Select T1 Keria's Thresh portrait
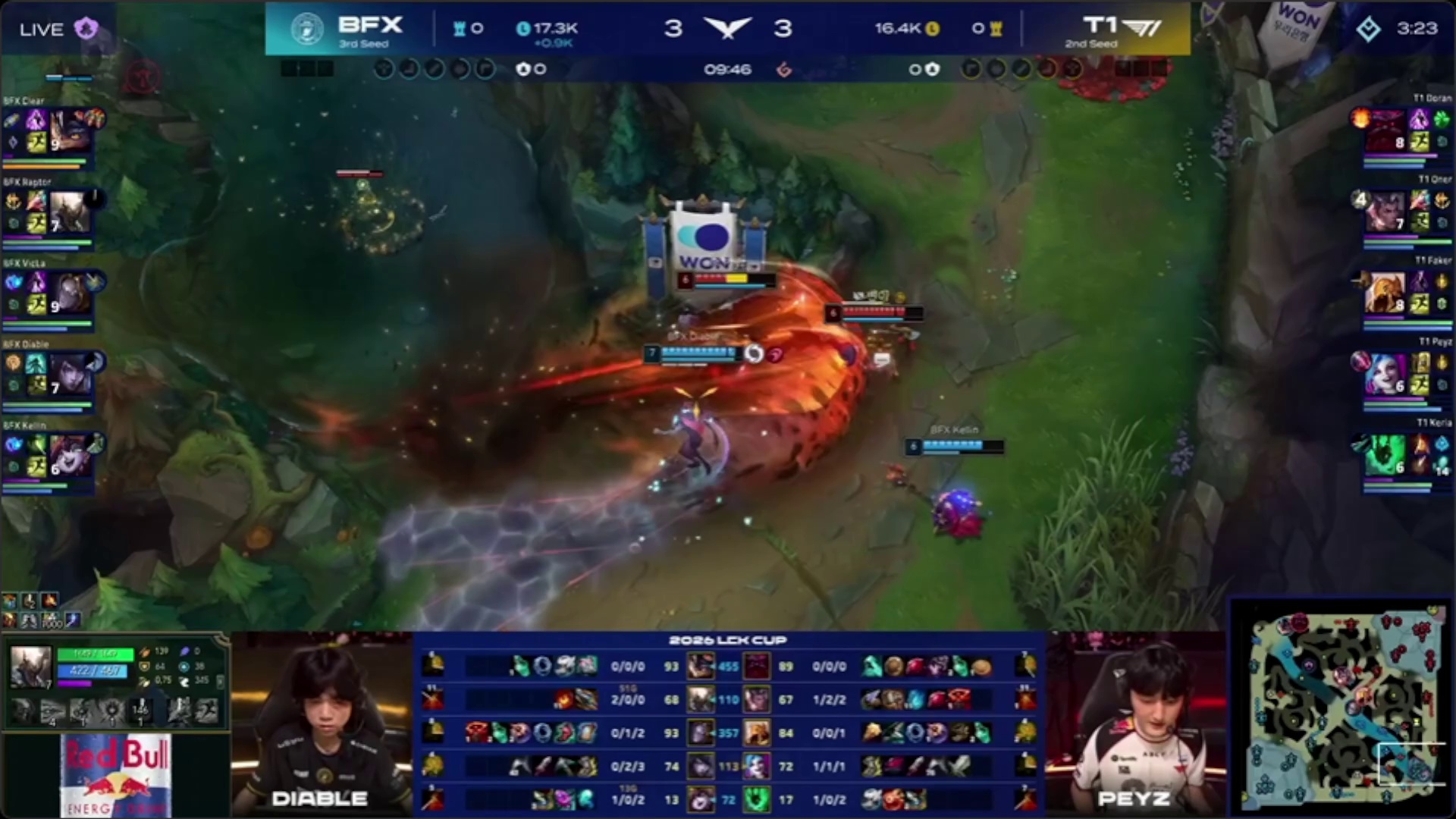This screenshot has height=819, width=1456. point(1385,455)
